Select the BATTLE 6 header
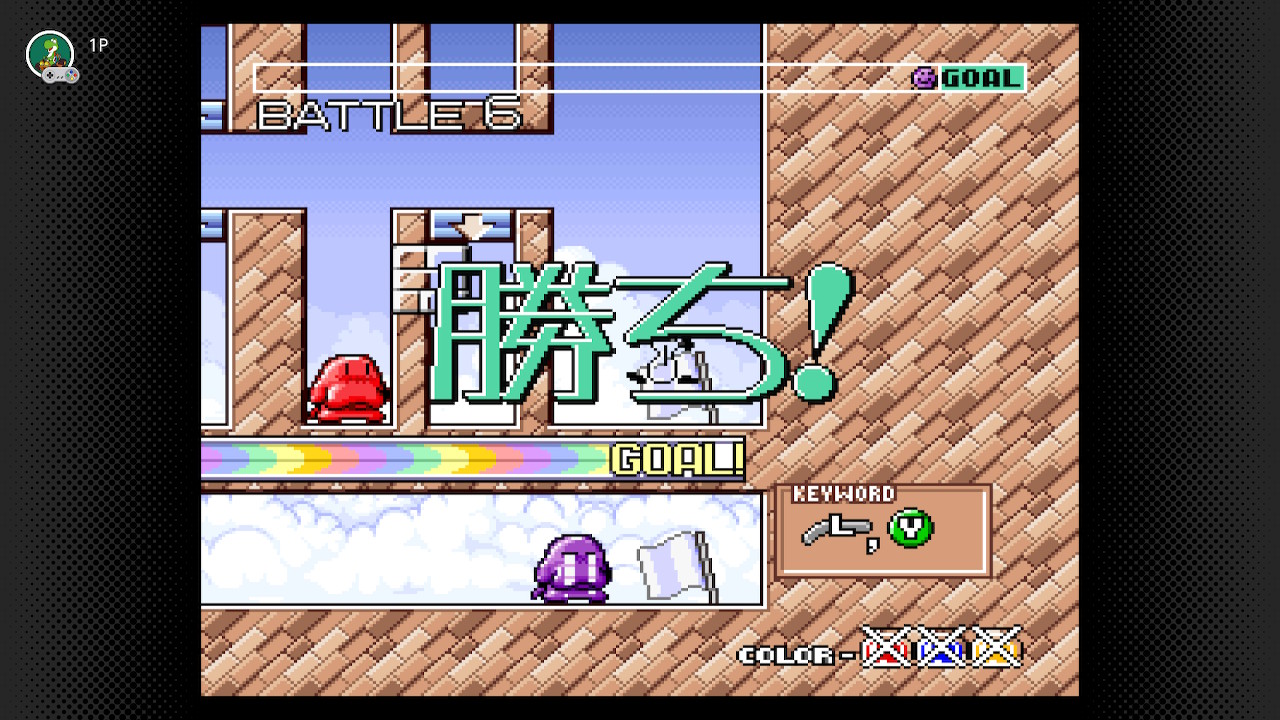Image resolution: width=1280 pixels, height=720 pixels. click(390, 114)
